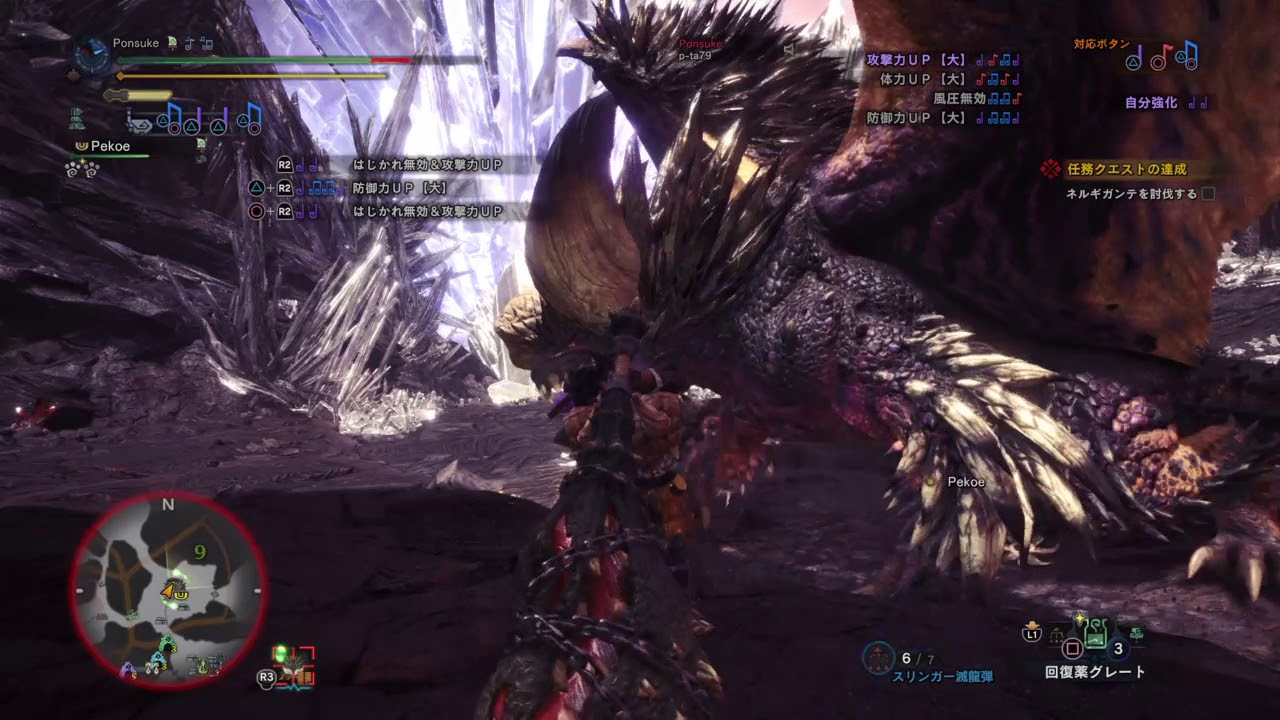The width and height of the screenshot is (1280, 720).
Task: Select the monster target lock-on icon
Action: point(294,662)
